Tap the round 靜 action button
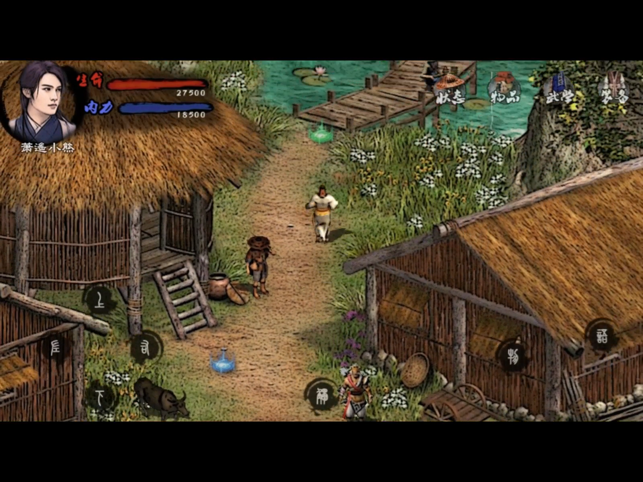 click(x=321, y=394)
